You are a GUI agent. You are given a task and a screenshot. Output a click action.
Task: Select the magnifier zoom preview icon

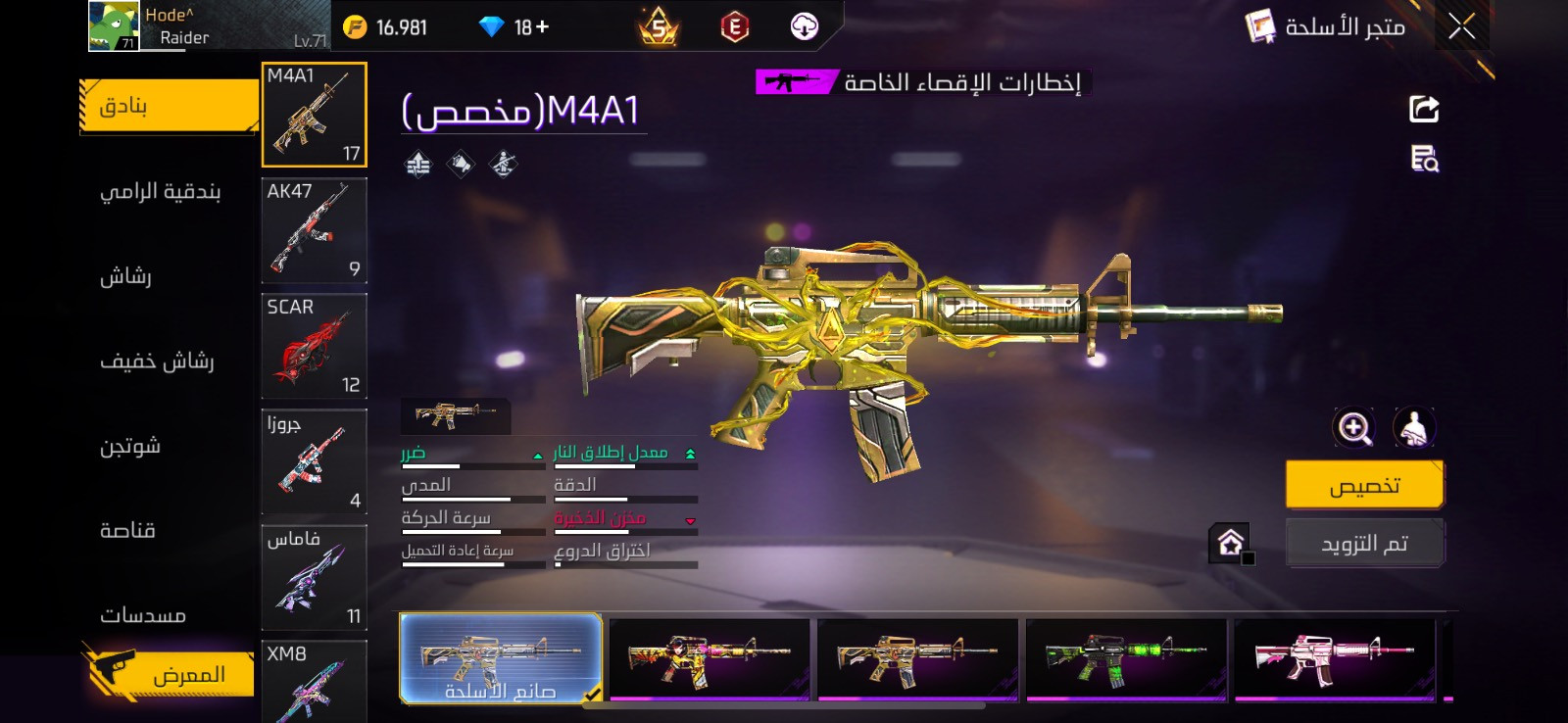[x=1353, y=427]
